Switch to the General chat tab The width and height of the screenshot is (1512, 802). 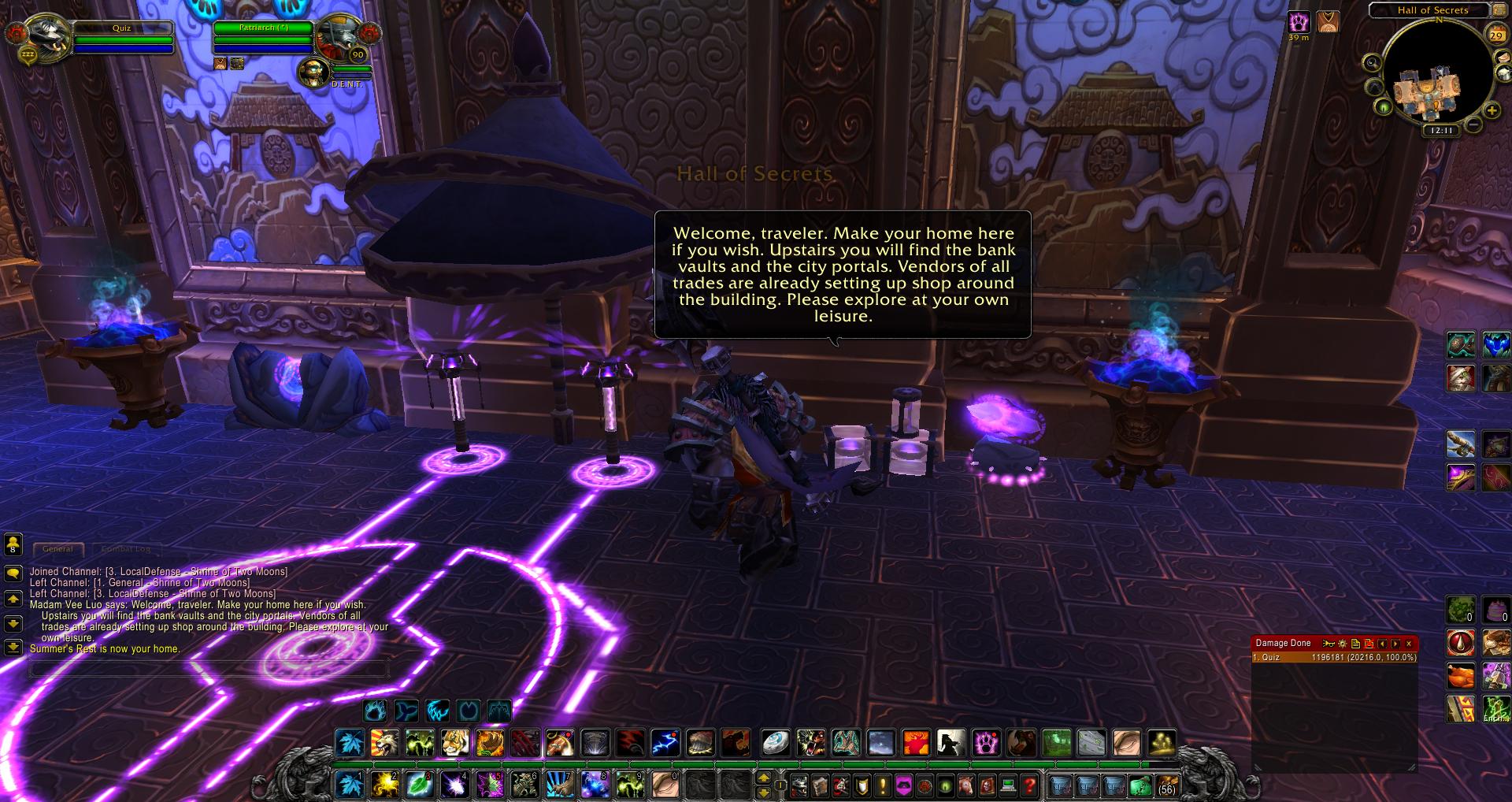coord(57,549)
